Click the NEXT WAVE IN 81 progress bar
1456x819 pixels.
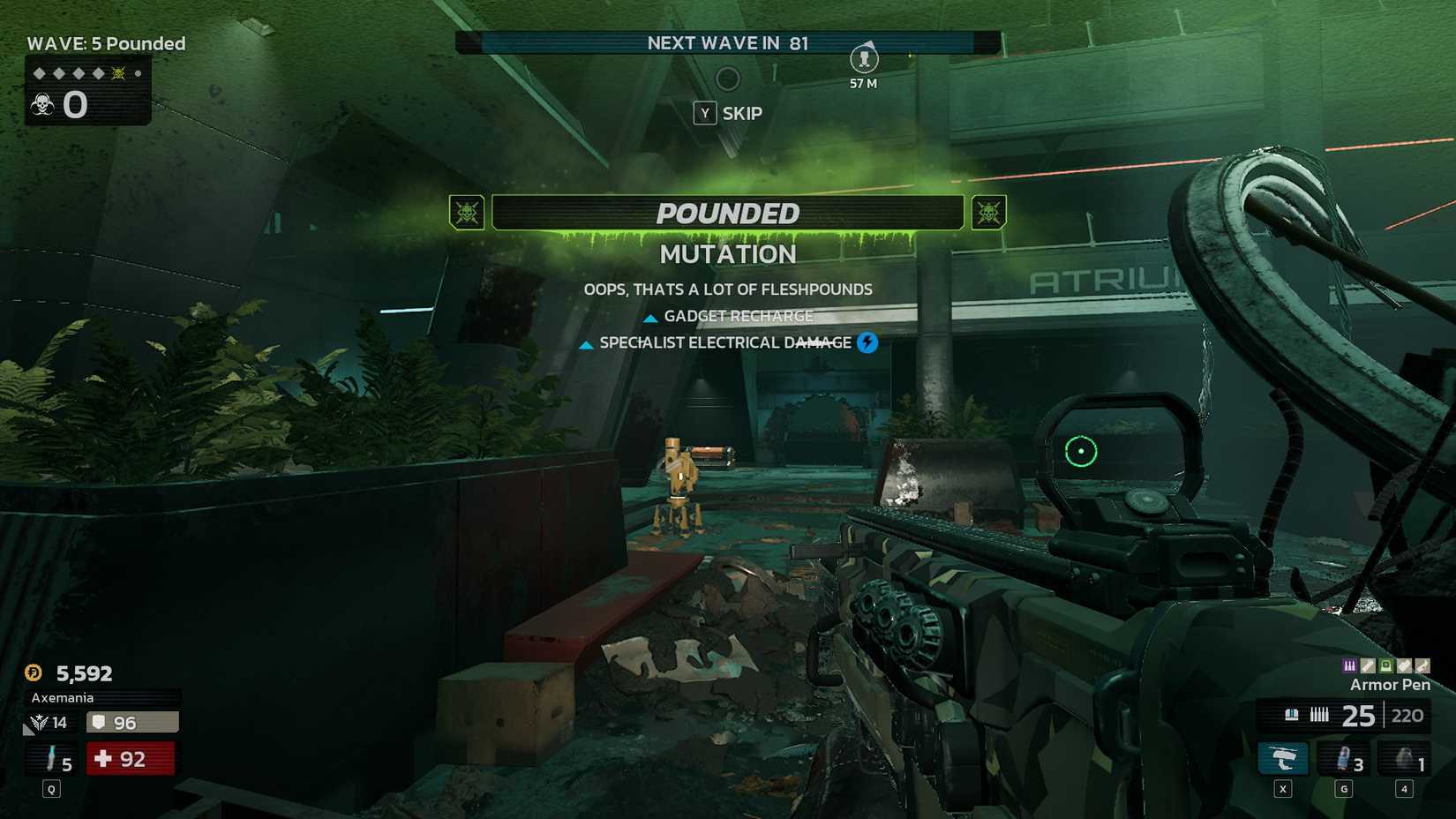coord(726,42)
